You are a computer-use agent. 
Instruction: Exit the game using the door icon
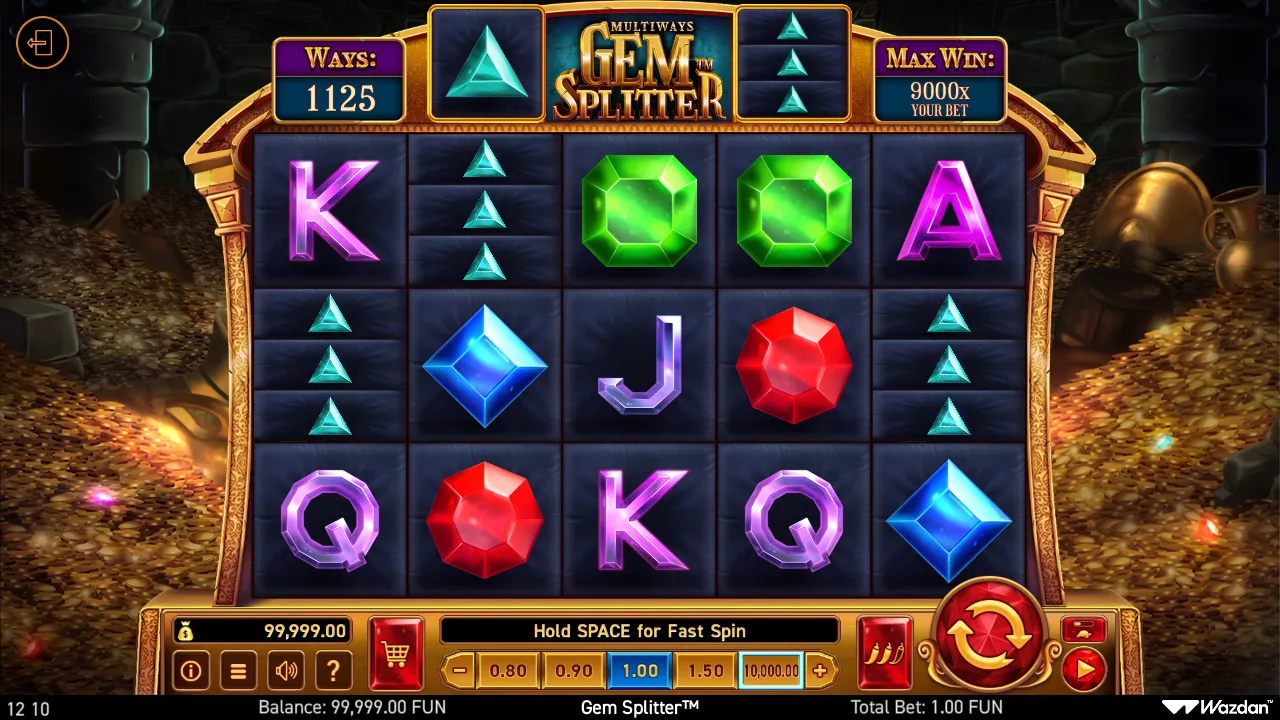click(41, 42)
